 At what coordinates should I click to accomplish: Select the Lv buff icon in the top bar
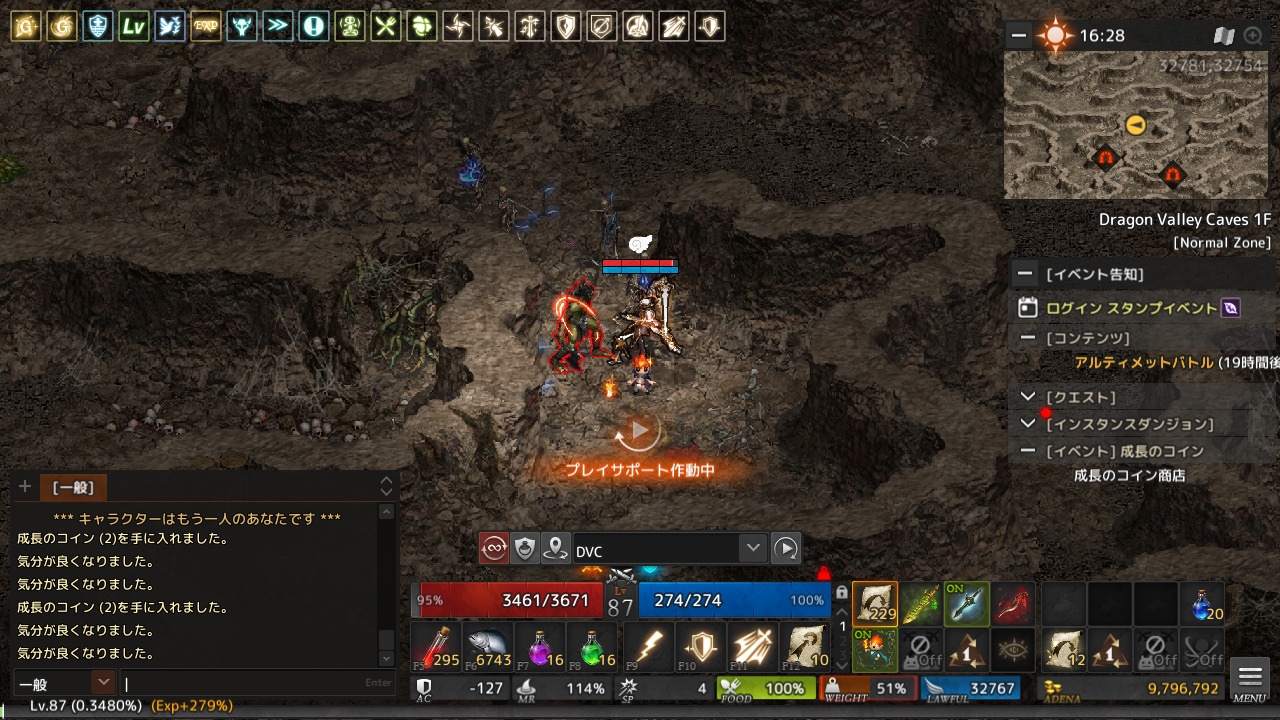click(133, 26)
